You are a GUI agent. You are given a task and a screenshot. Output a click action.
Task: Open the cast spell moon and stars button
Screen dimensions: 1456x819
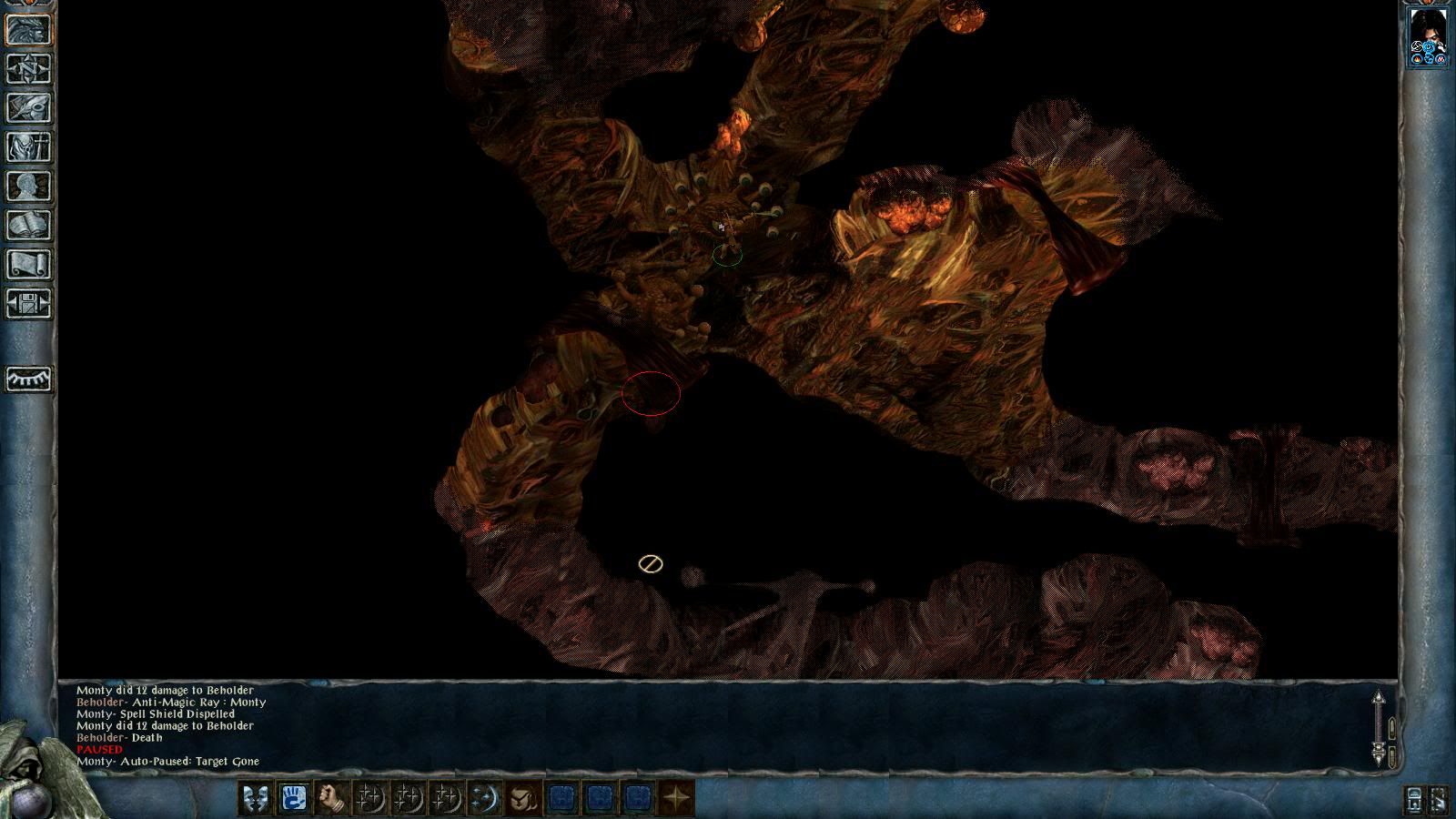click(484, 799)
